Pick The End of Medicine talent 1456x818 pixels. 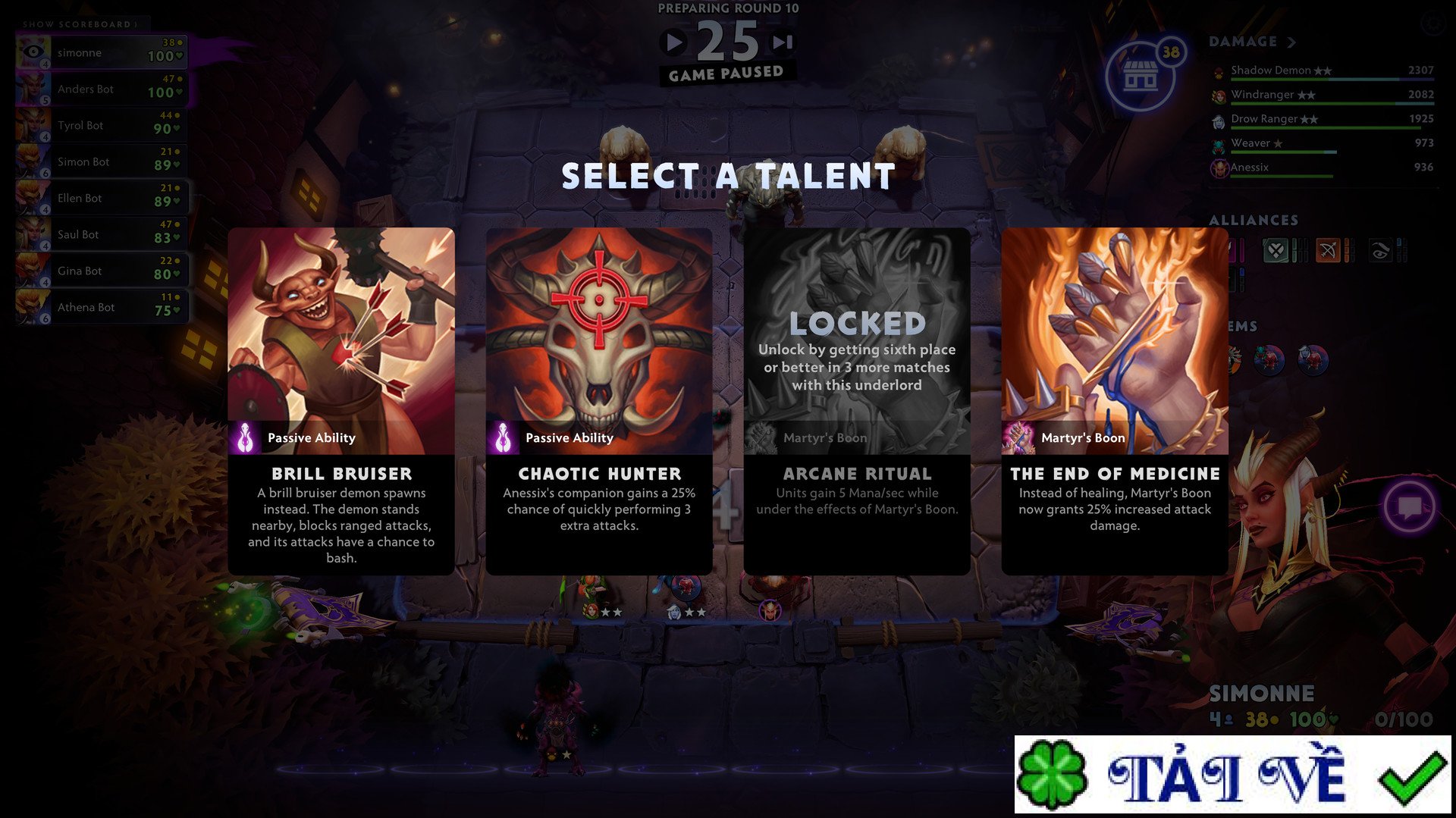click(x=1114, y=400)
